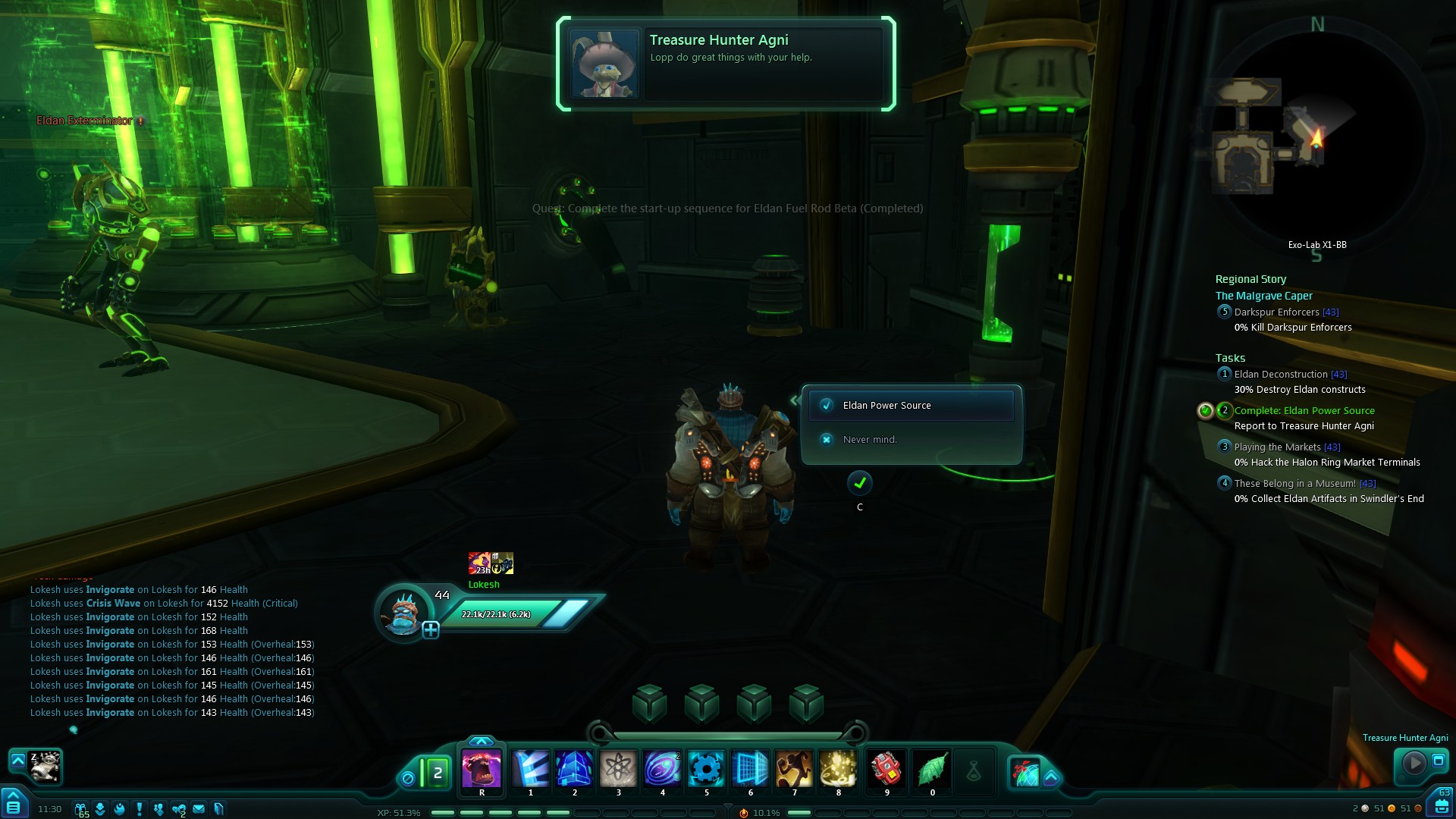Viewport: 1456px width, 819px height.
Task: Use the red gadget item in slot 9
Action: click(886, 769)
